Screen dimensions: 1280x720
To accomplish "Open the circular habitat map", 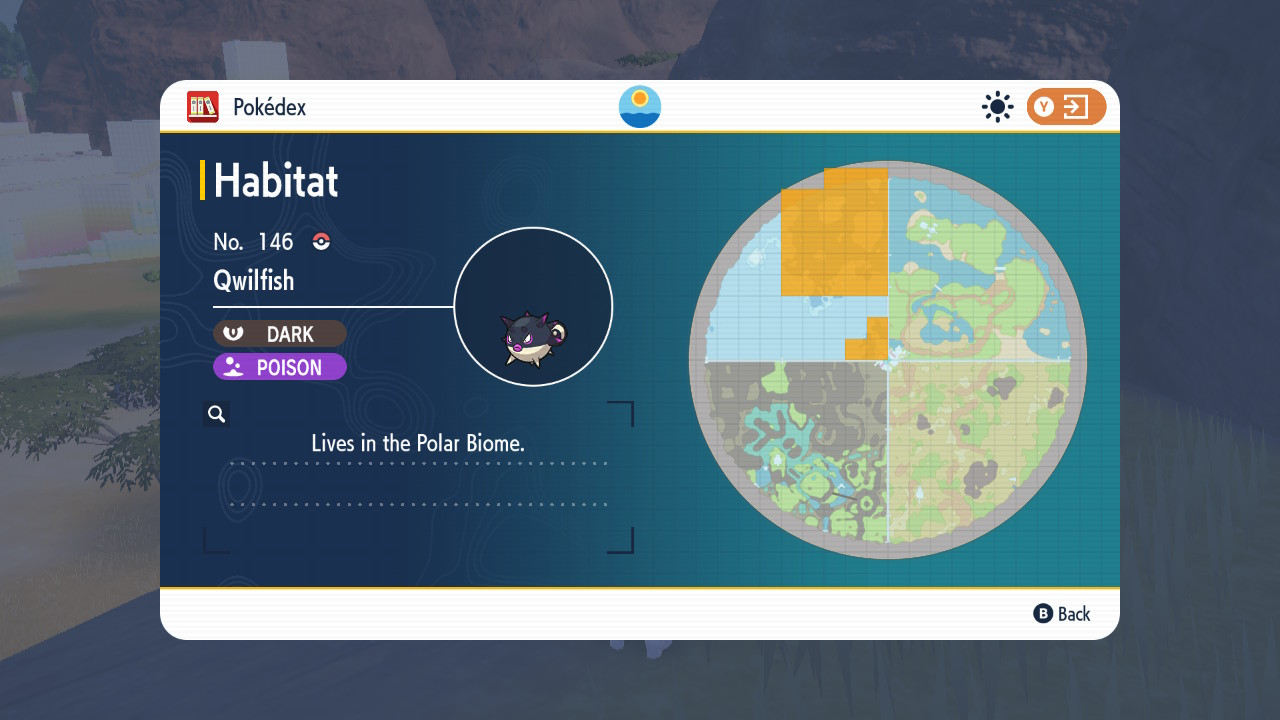I will pyautogui.click(x=887, y=360).
